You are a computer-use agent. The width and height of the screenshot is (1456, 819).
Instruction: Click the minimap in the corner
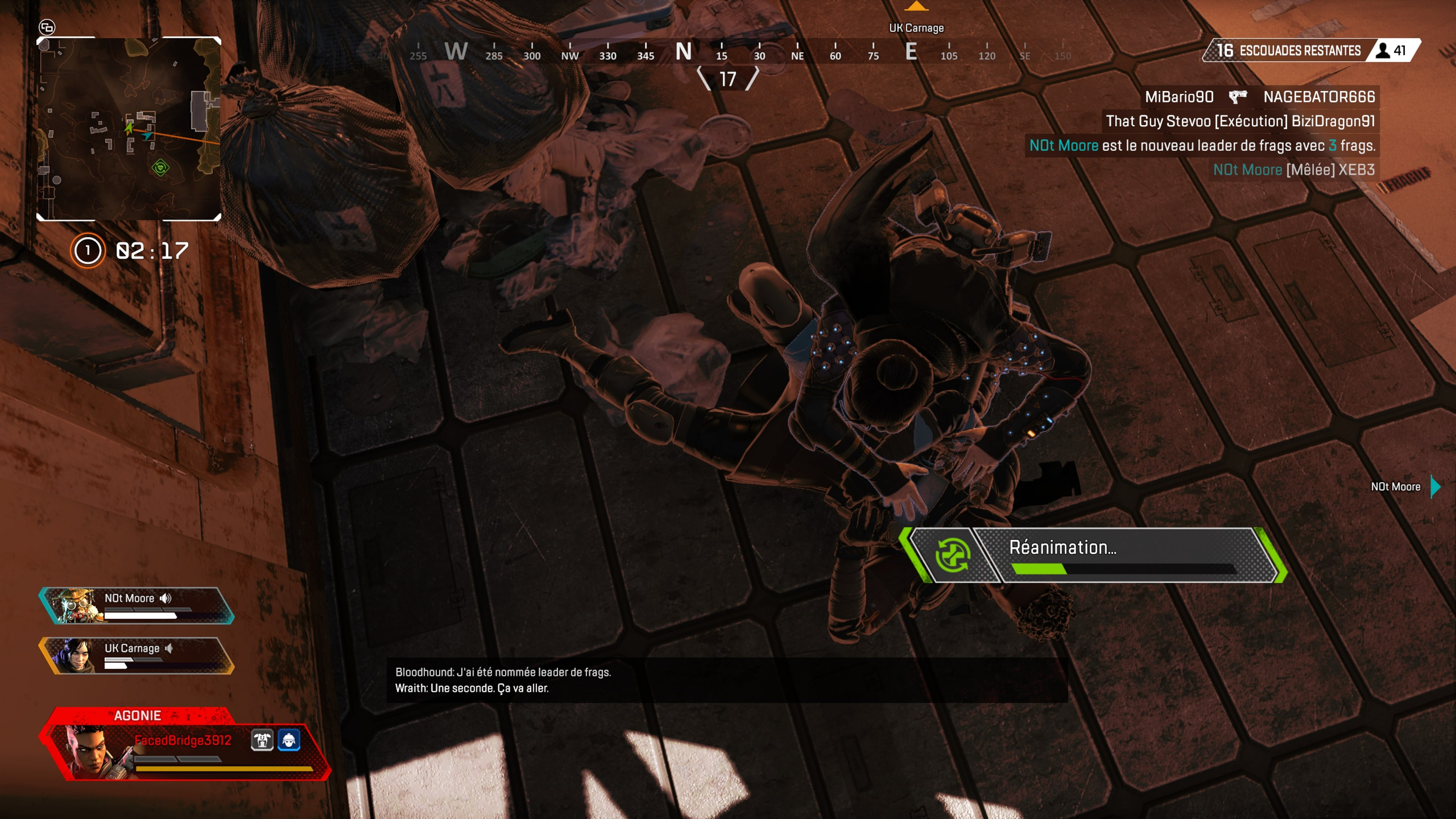point(129,129)
